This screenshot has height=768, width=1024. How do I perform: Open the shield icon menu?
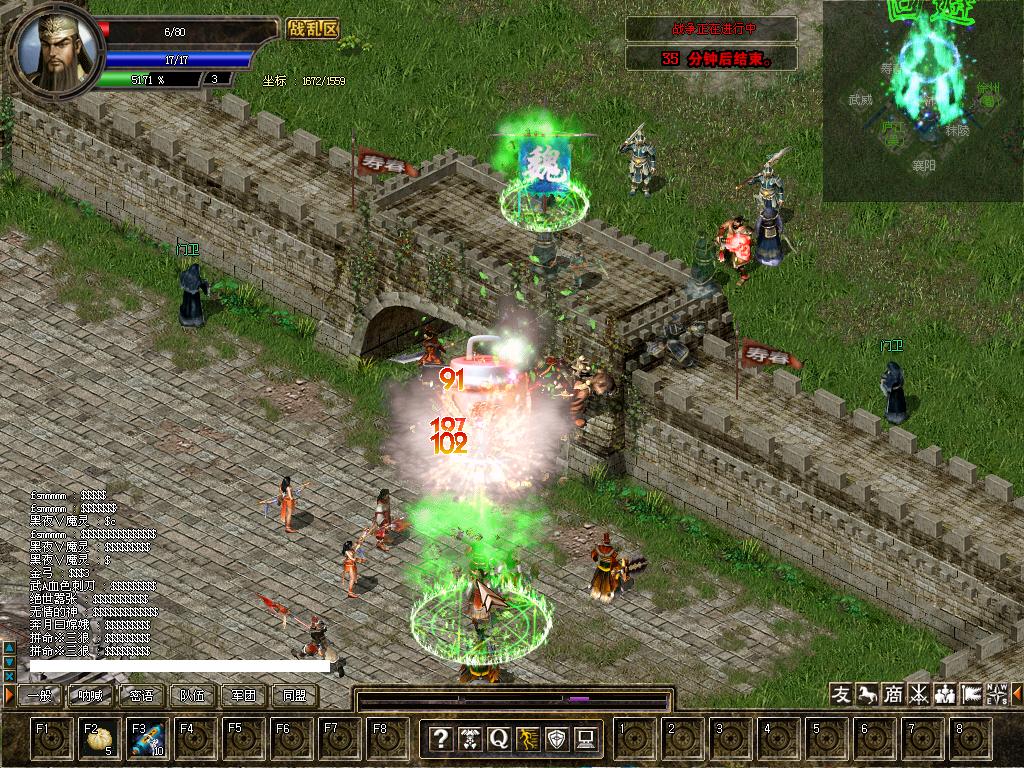tap(557, 739)
